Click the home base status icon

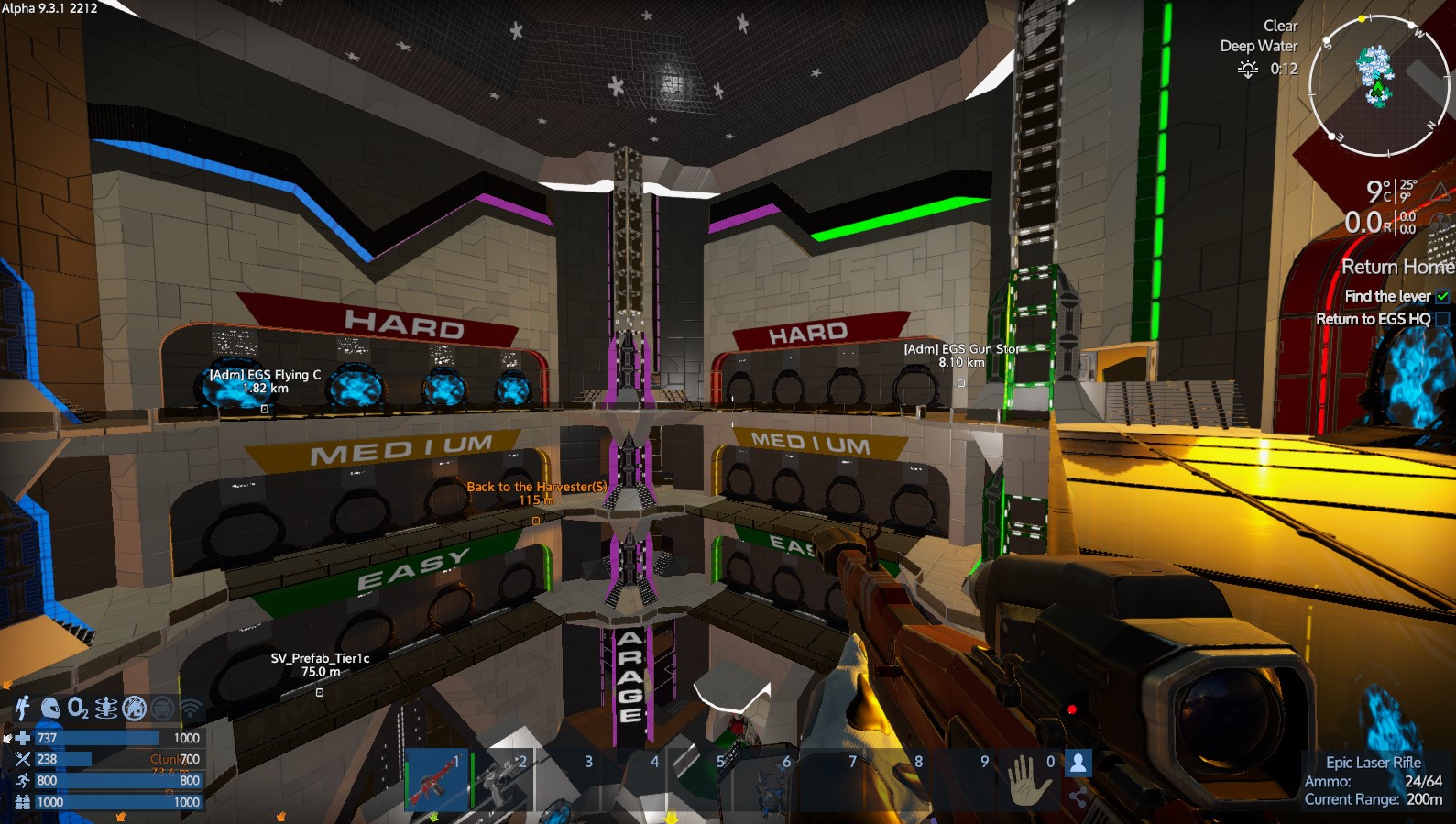point(135,708)
